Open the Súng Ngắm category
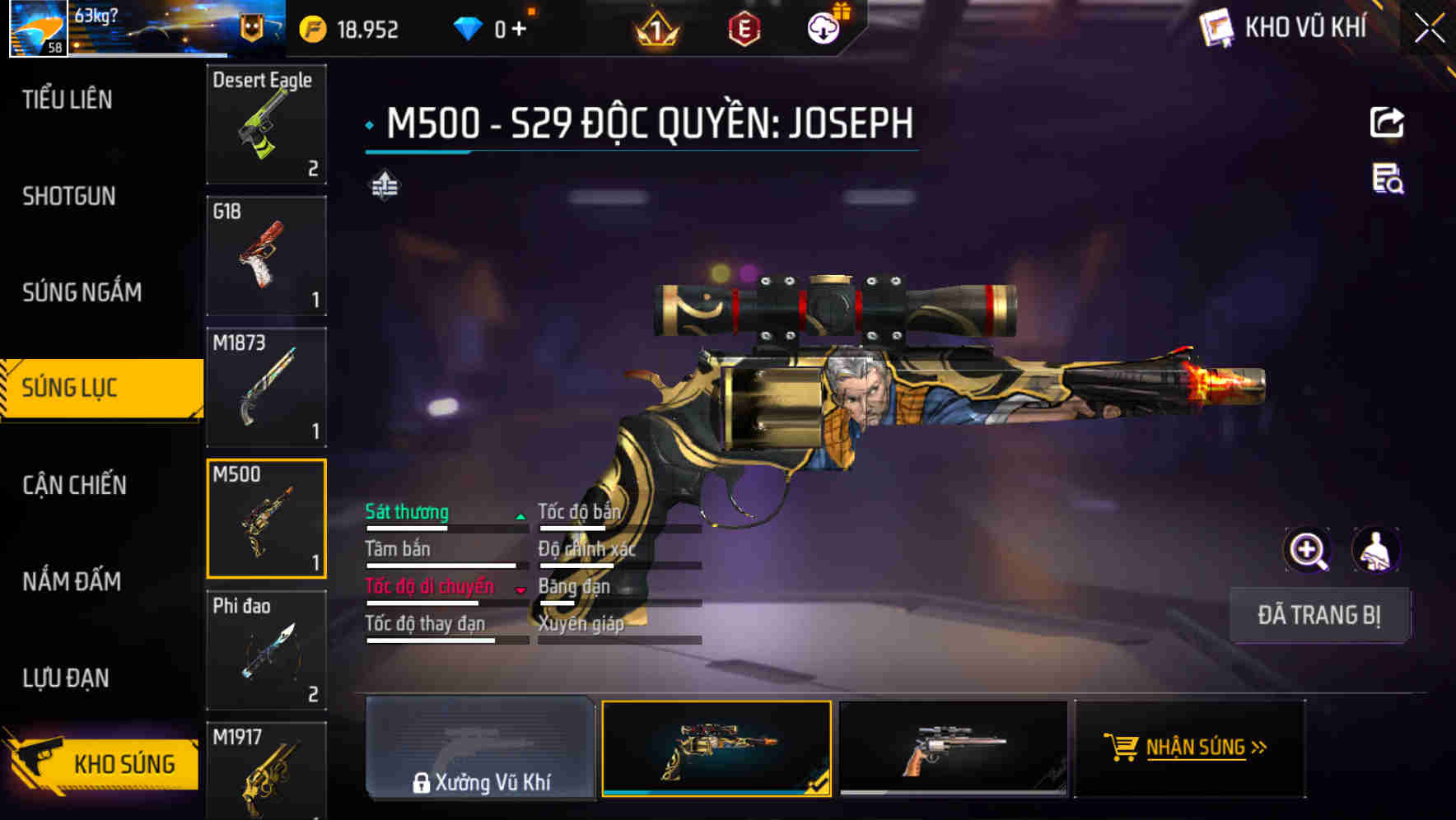Image resolution: width=1456 pixels, height=820 pixels. 82,292
